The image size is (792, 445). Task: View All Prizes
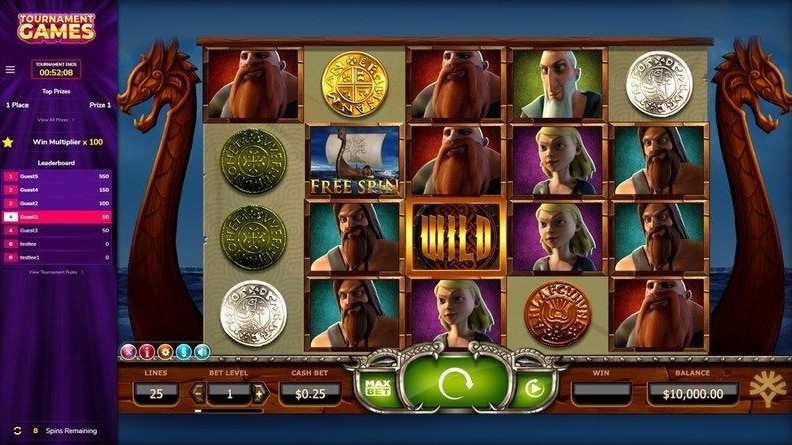(x=57, y=119)
